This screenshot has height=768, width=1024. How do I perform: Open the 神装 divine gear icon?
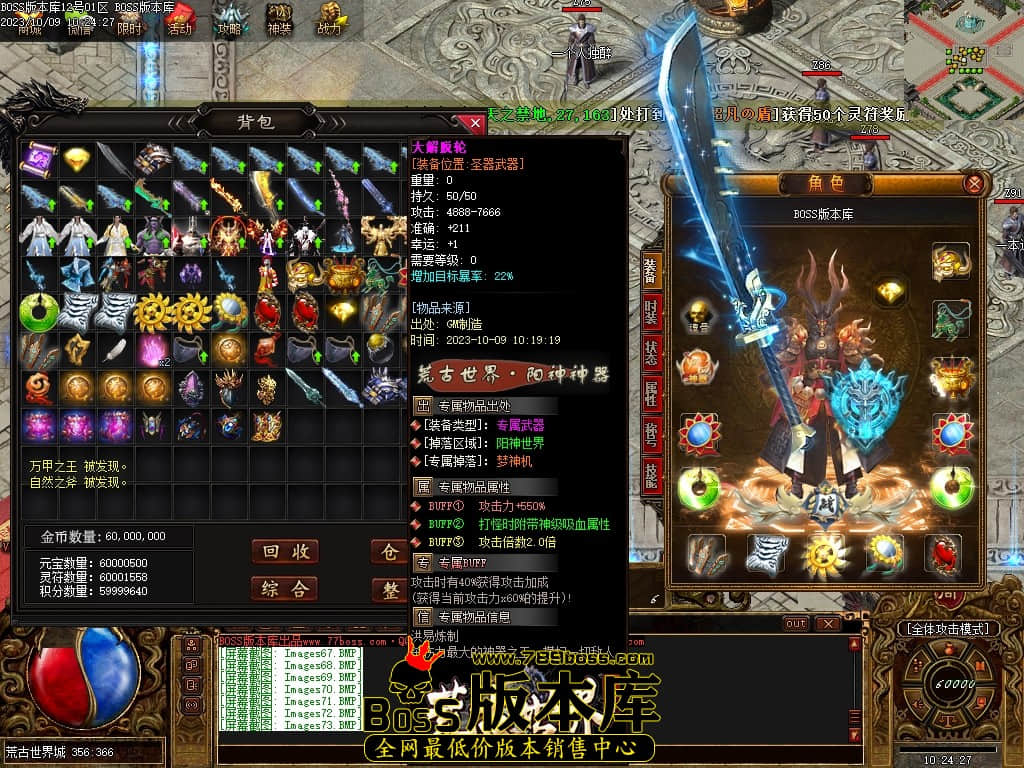pos(279,19)
